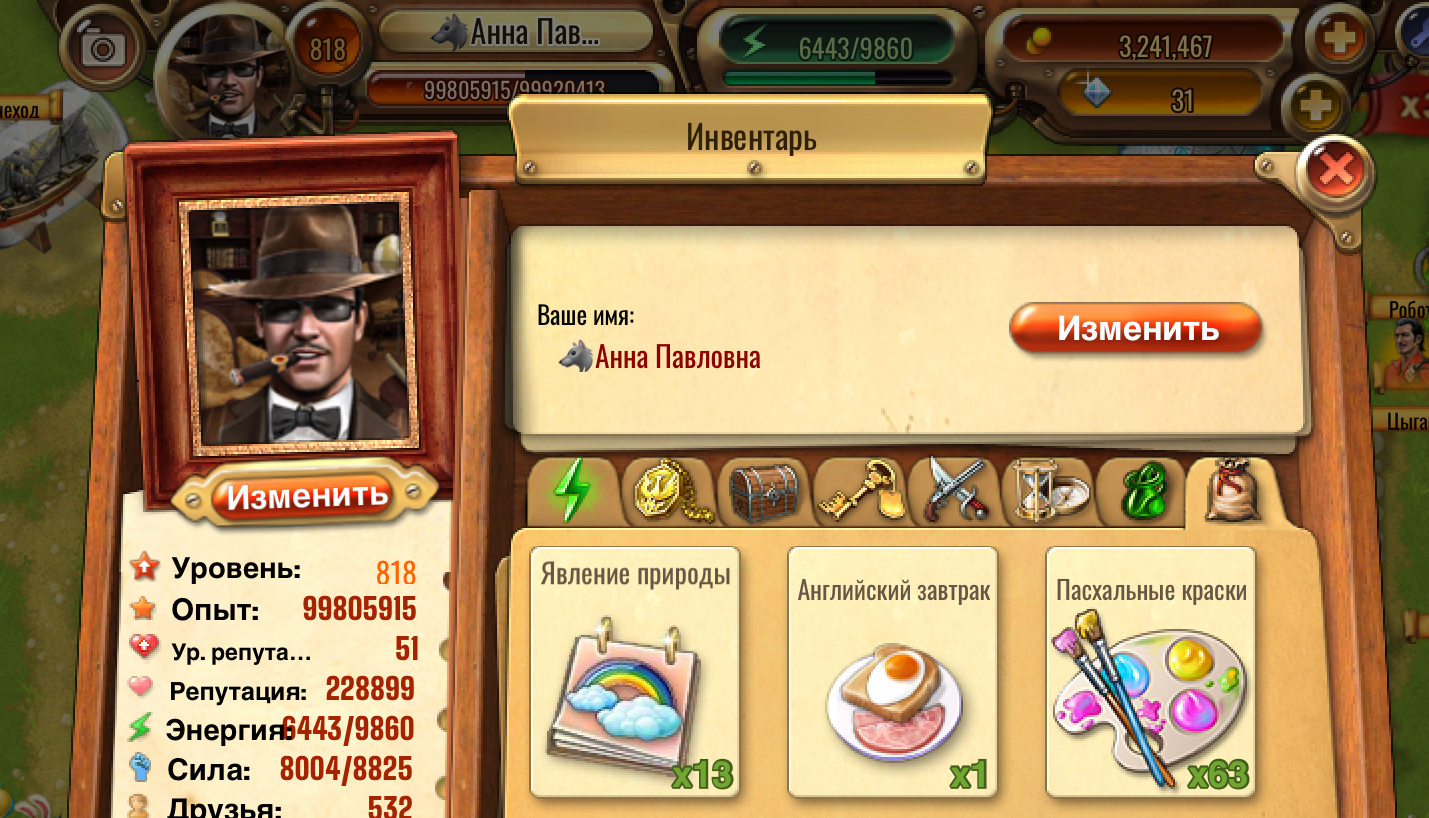Open the hourglass and compass tab
1429x818 pixels.
(x=1046, y=491)
